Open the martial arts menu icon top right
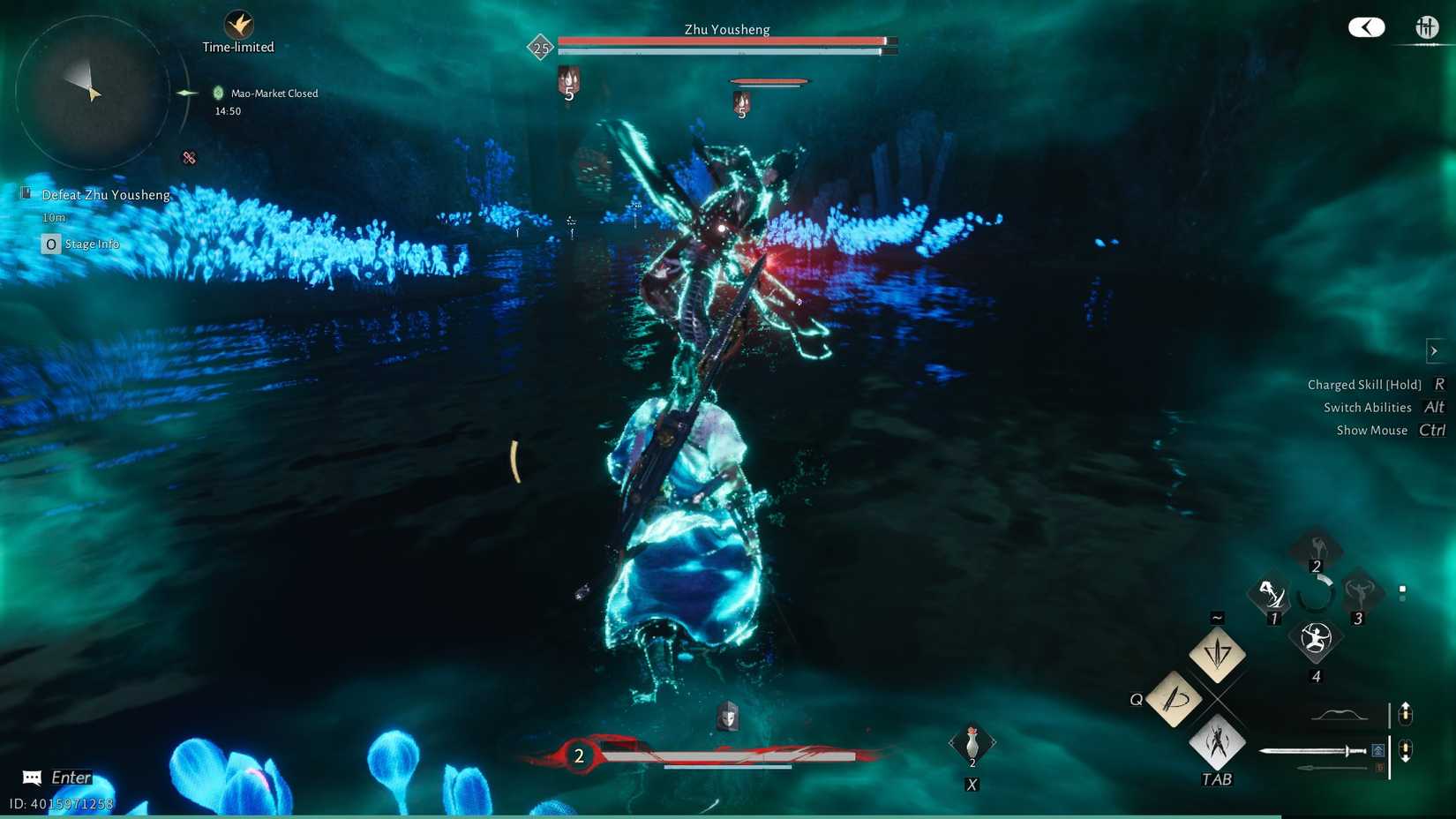1456x819 pixels. coord(1427,27)
